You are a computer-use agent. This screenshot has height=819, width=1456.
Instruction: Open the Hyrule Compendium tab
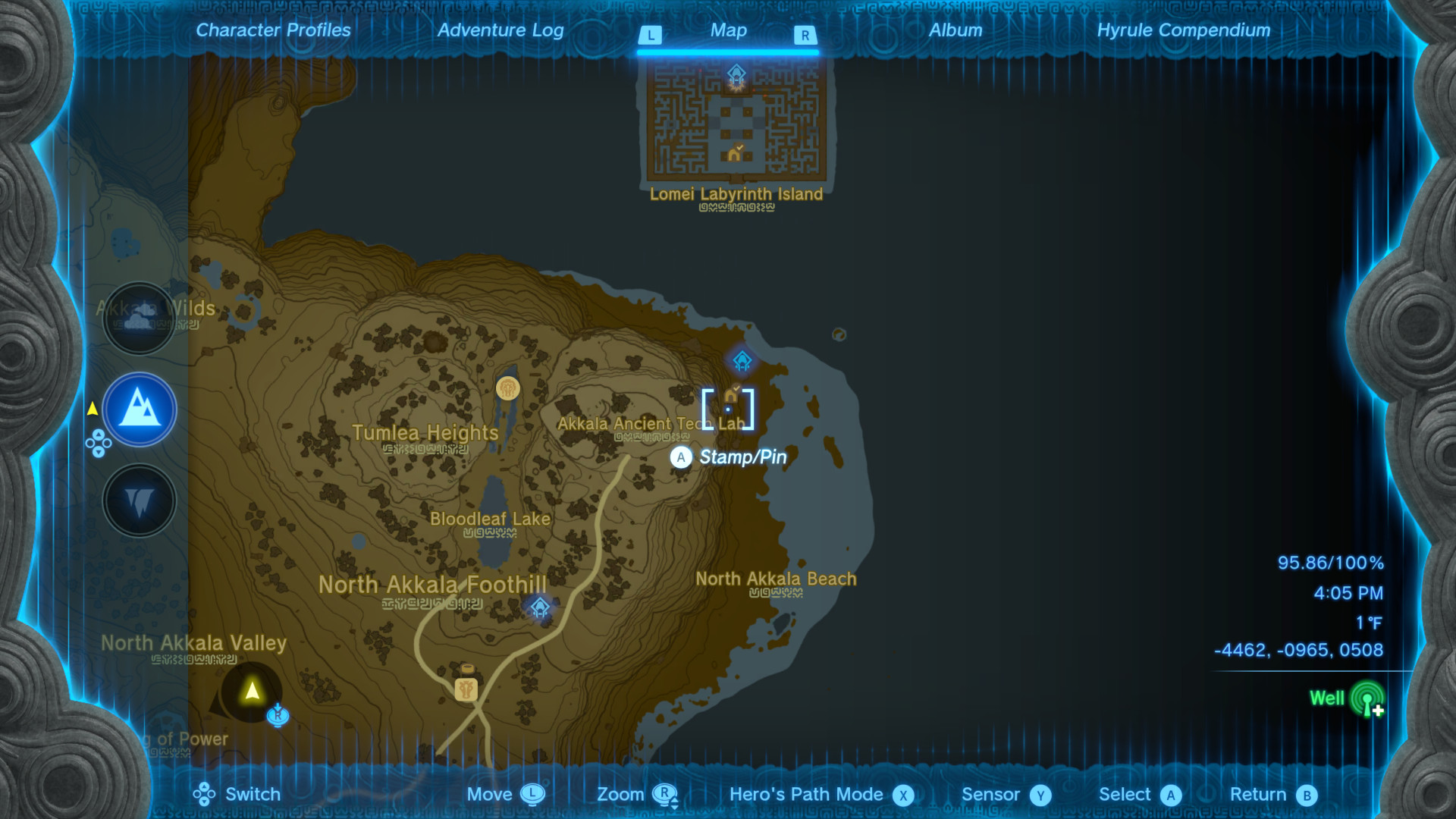pos(1183,30)
